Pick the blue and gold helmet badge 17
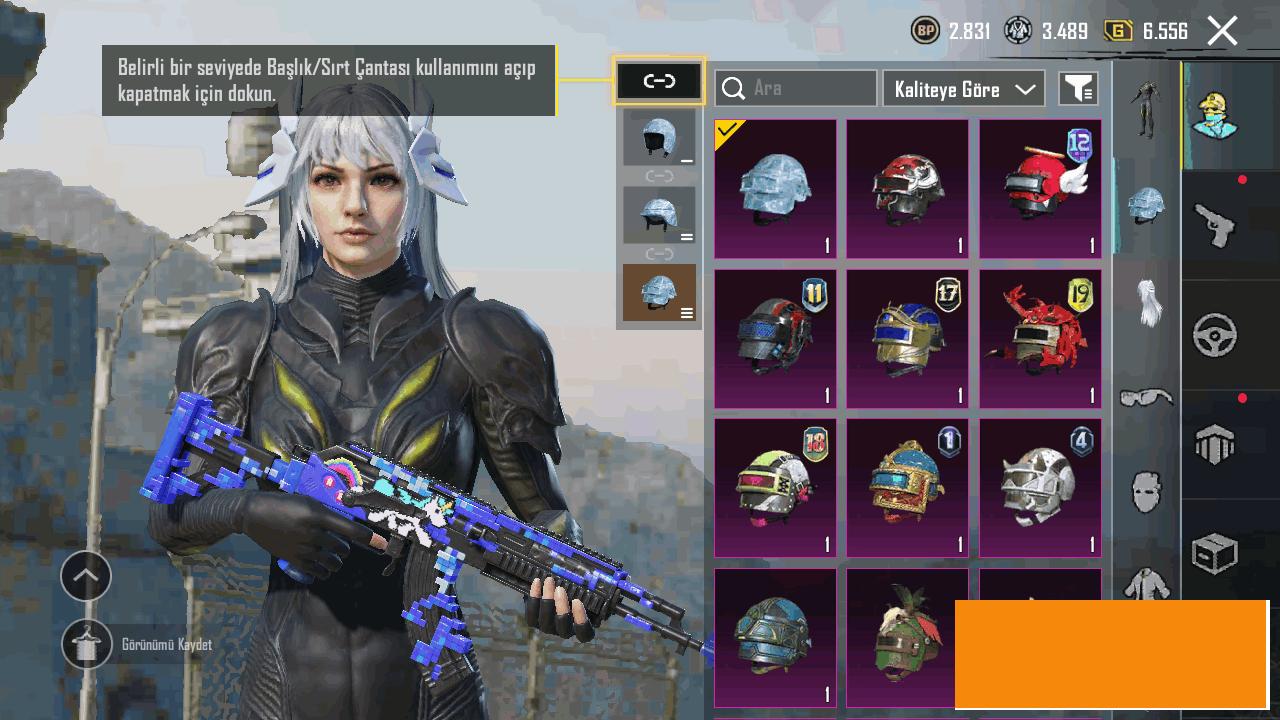The image size is (1280, 720). pos(908,339)
